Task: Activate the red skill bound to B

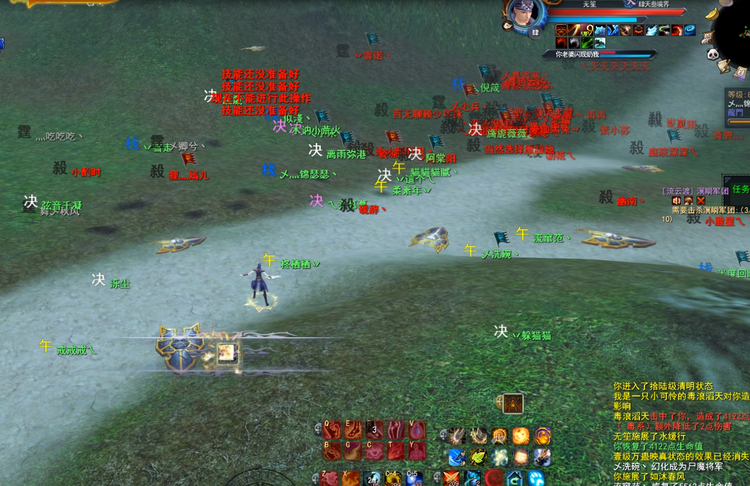Action: 331,452
